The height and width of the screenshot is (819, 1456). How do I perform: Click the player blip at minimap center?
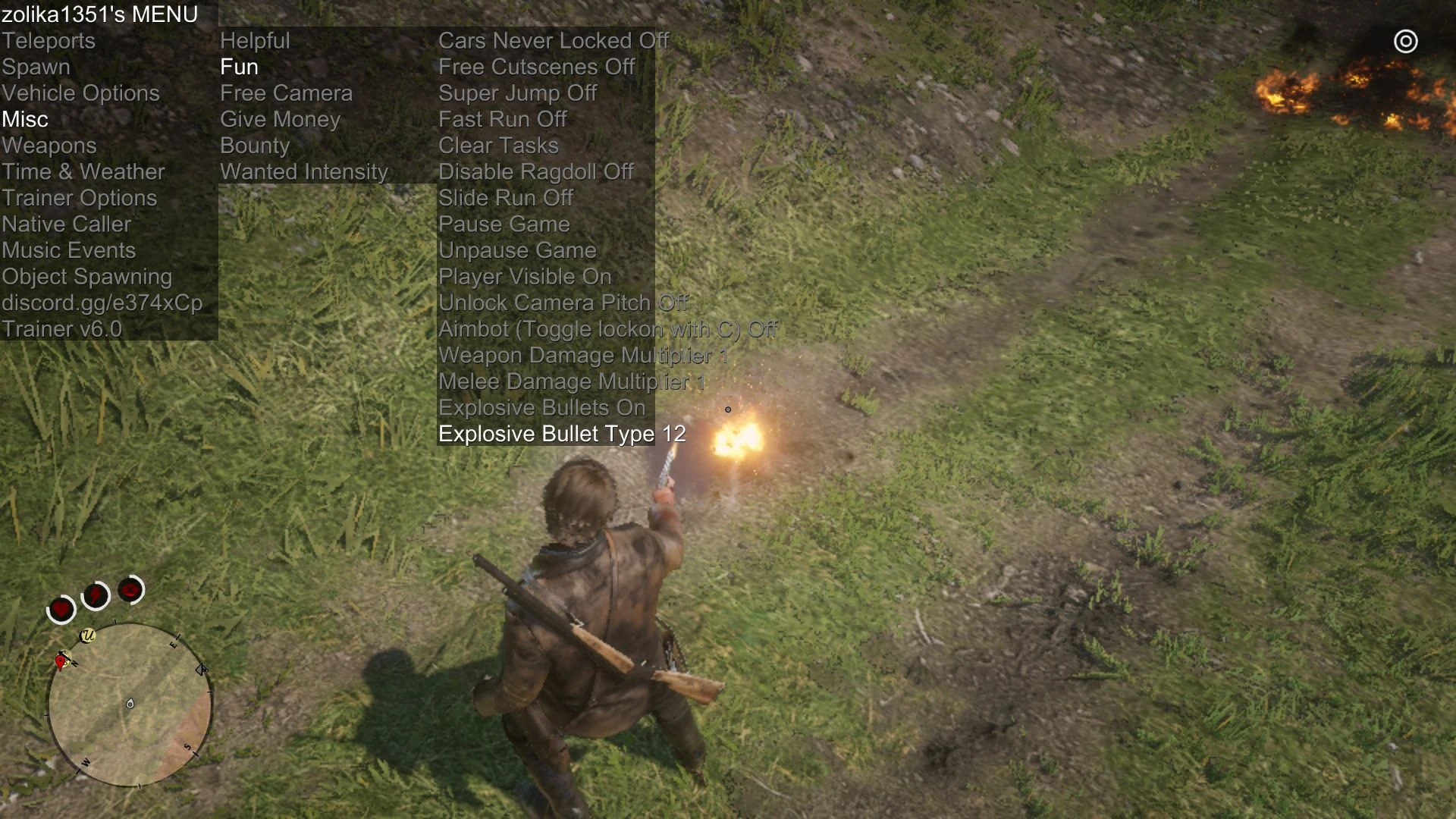130,704
